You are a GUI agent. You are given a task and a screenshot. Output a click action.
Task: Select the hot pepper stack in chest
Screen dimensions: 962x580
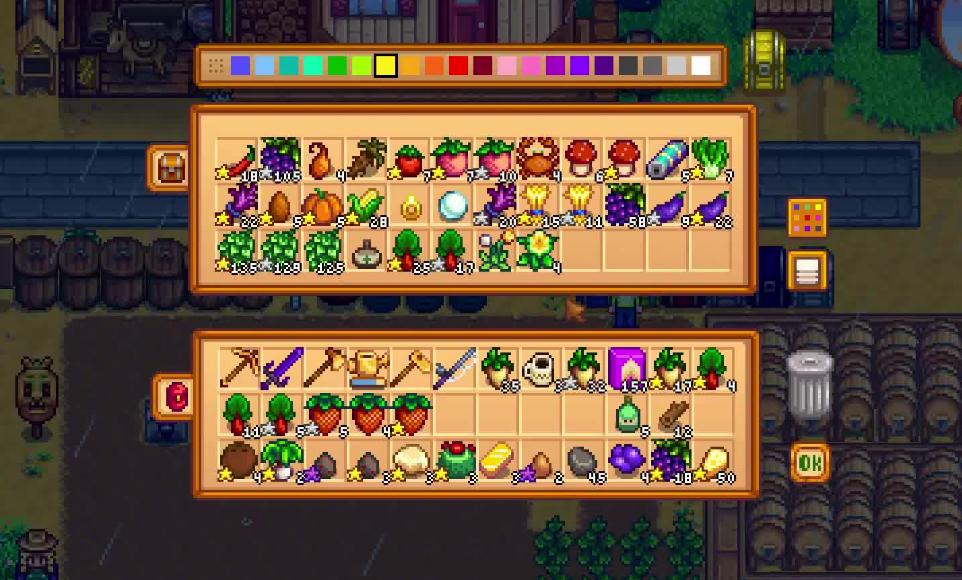click(x=237, y=160)
